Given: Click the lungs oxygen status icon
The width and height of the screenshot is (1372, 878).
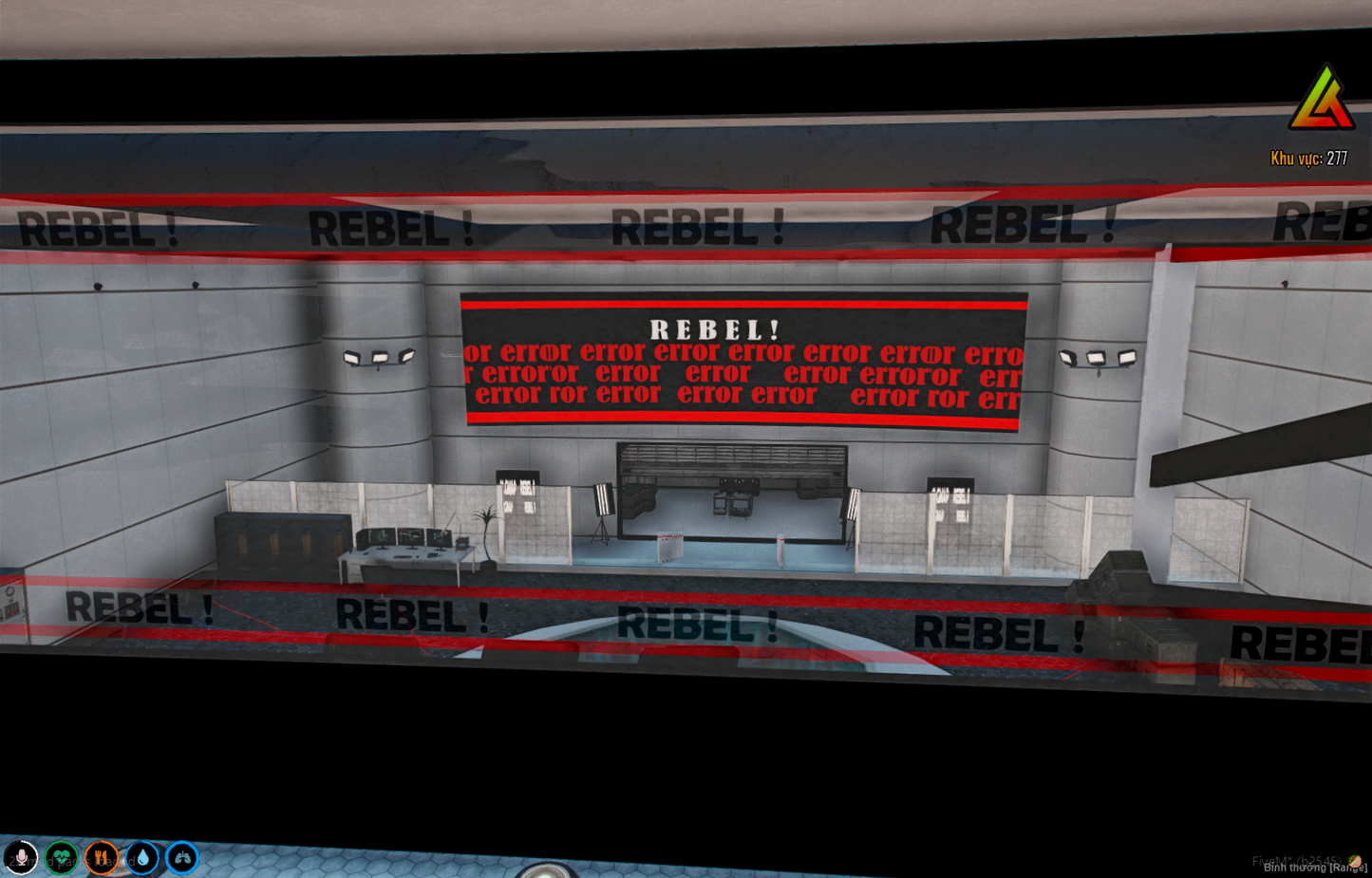Looking at the screenshot, I should click(180, 859).
